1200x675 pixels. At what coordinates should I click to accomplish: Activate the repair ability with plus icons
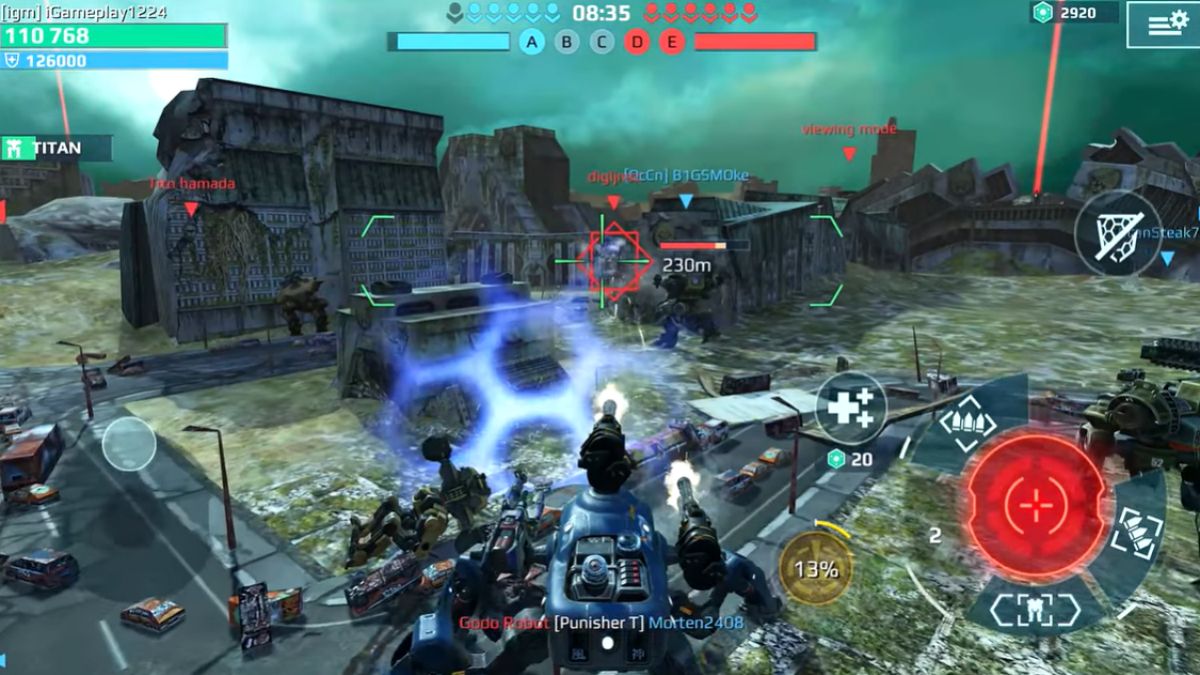coord(851,408)
